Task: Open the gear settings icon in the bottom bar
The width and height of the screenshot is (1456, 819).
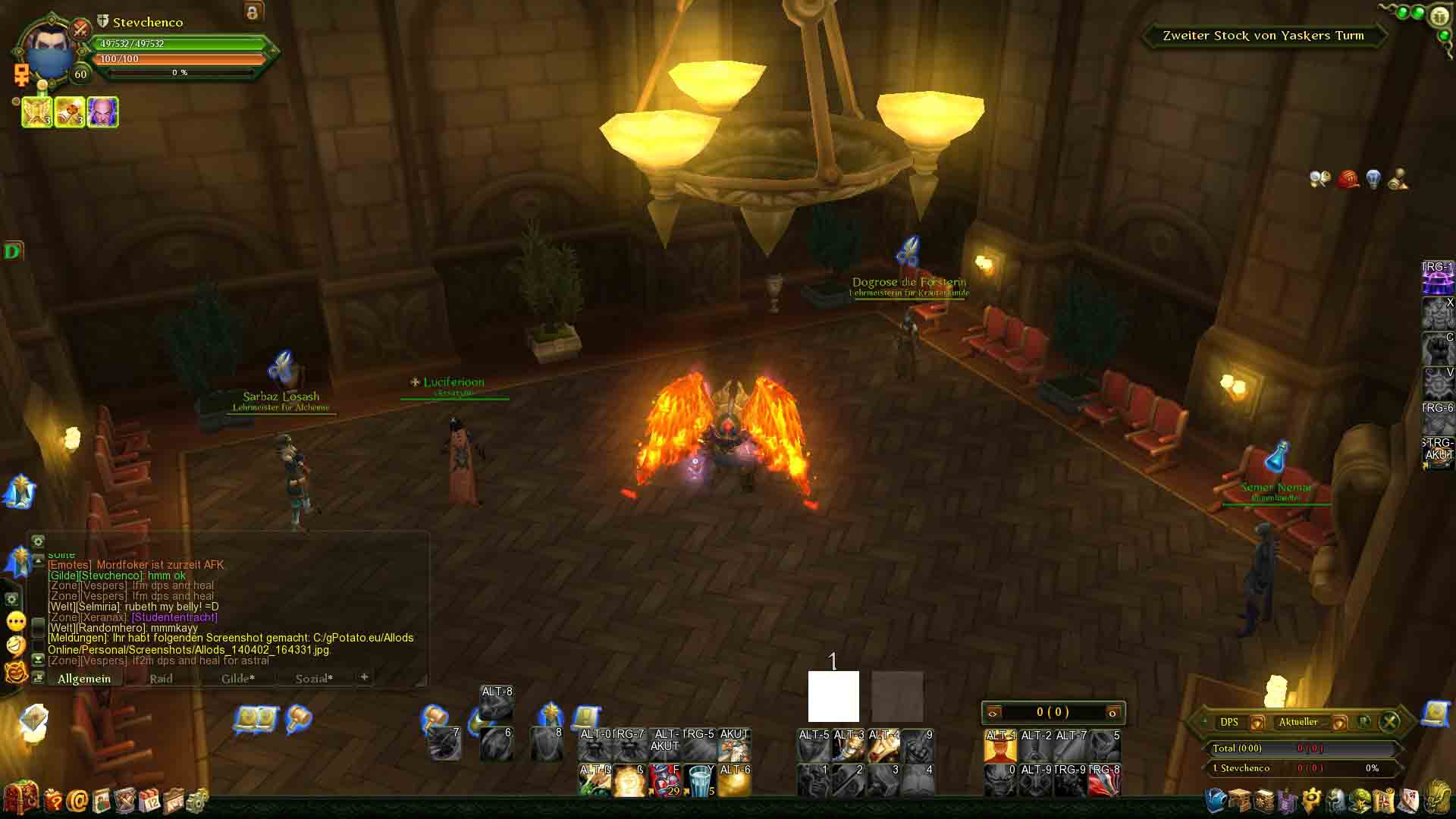Action: click(x=197, y=800)
